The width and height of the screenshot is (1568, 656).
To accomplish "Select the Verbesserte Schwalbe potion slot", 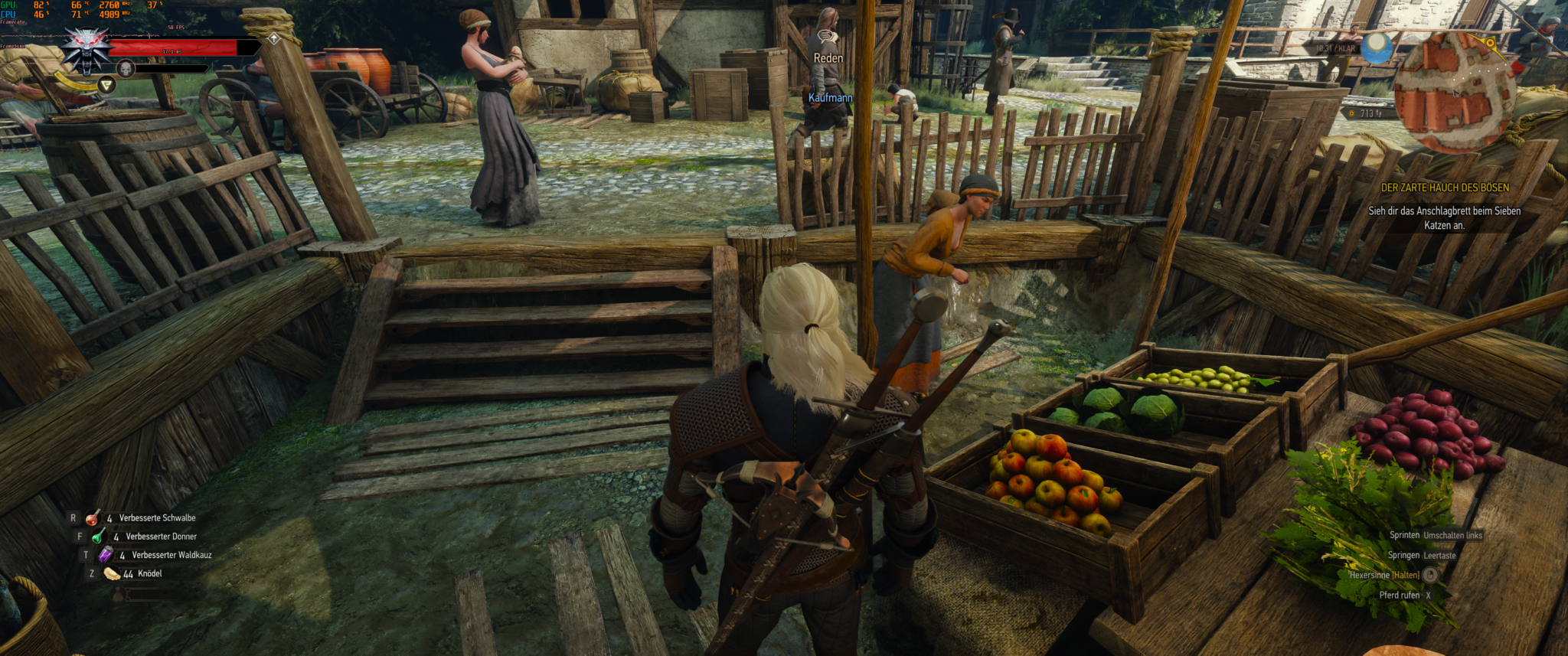I will click(93, 518).
